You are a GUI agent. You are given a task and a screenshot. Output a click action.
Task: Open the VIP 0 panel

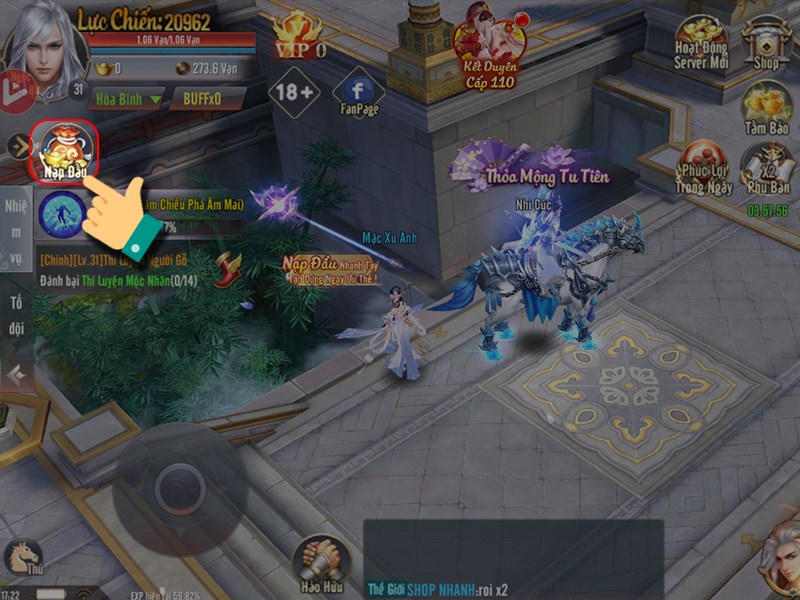[299, 36]
